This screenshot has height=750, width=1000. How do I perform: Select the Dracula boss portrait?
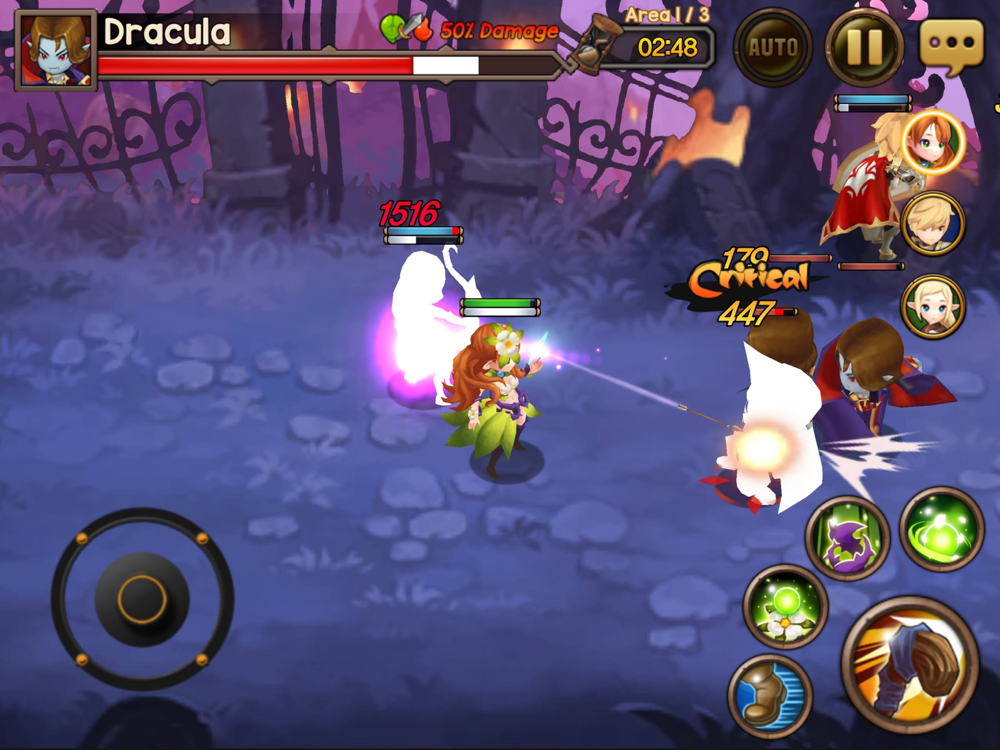coord(56,50)
